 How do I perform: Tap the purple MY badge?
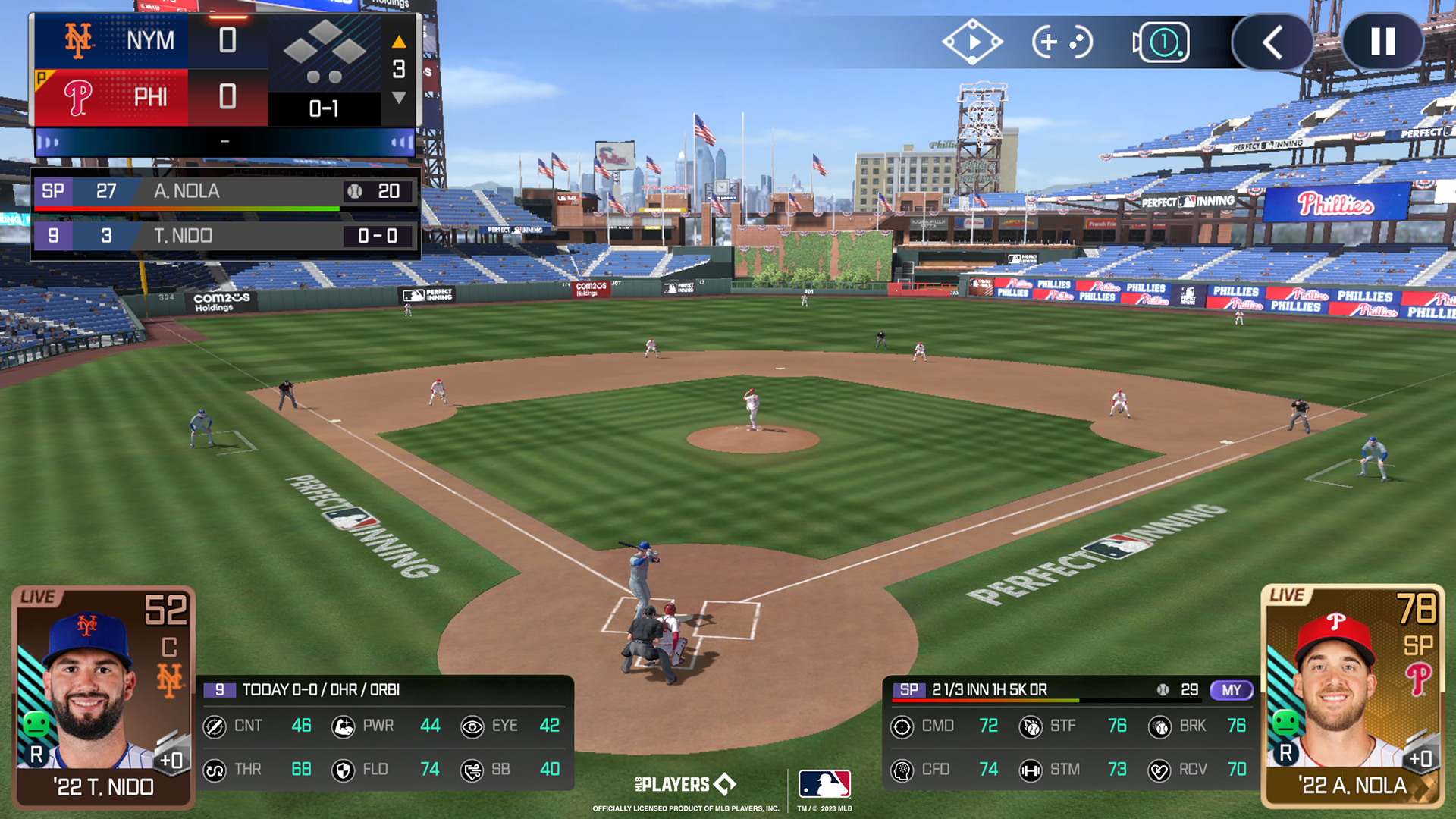[x=1231, y=690]
